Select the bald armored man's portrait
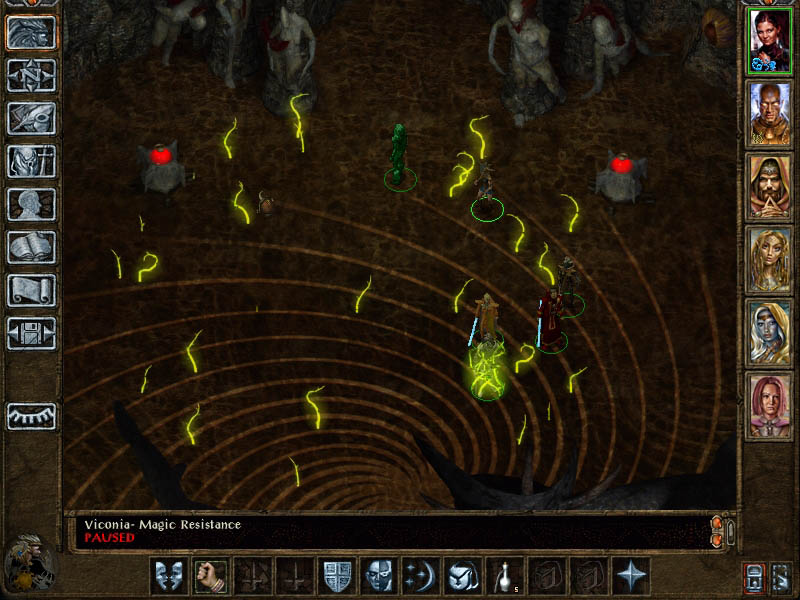Image resolution: width=800 pixels, height=600 pixels. (770, 113)
